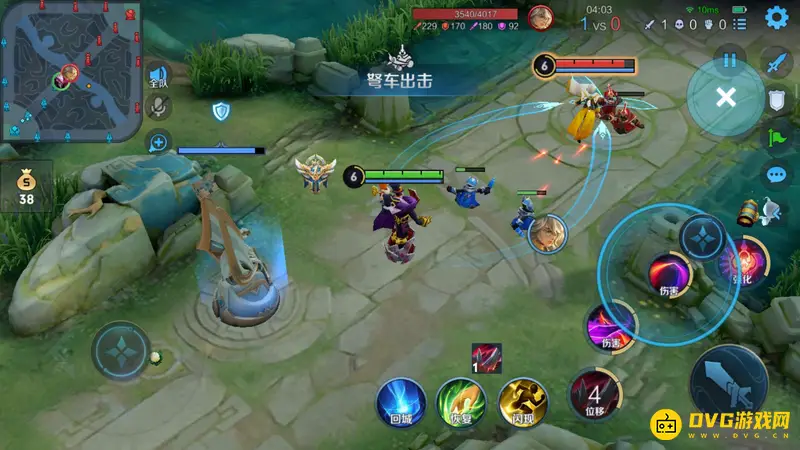Open the chat speech bubble

tap(777, 176)
